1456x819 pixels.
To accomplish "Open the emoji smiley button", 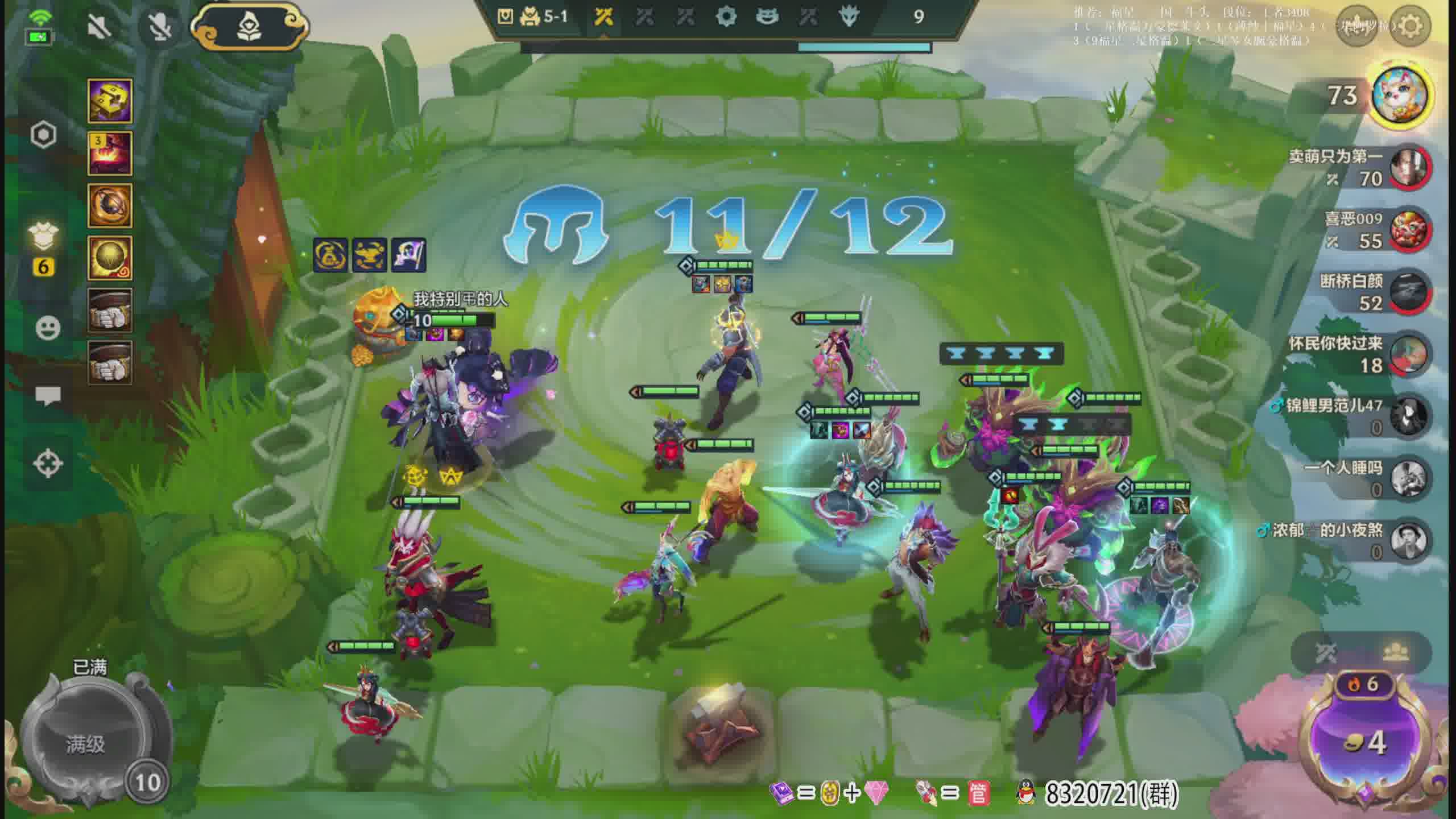I will 48,328.
